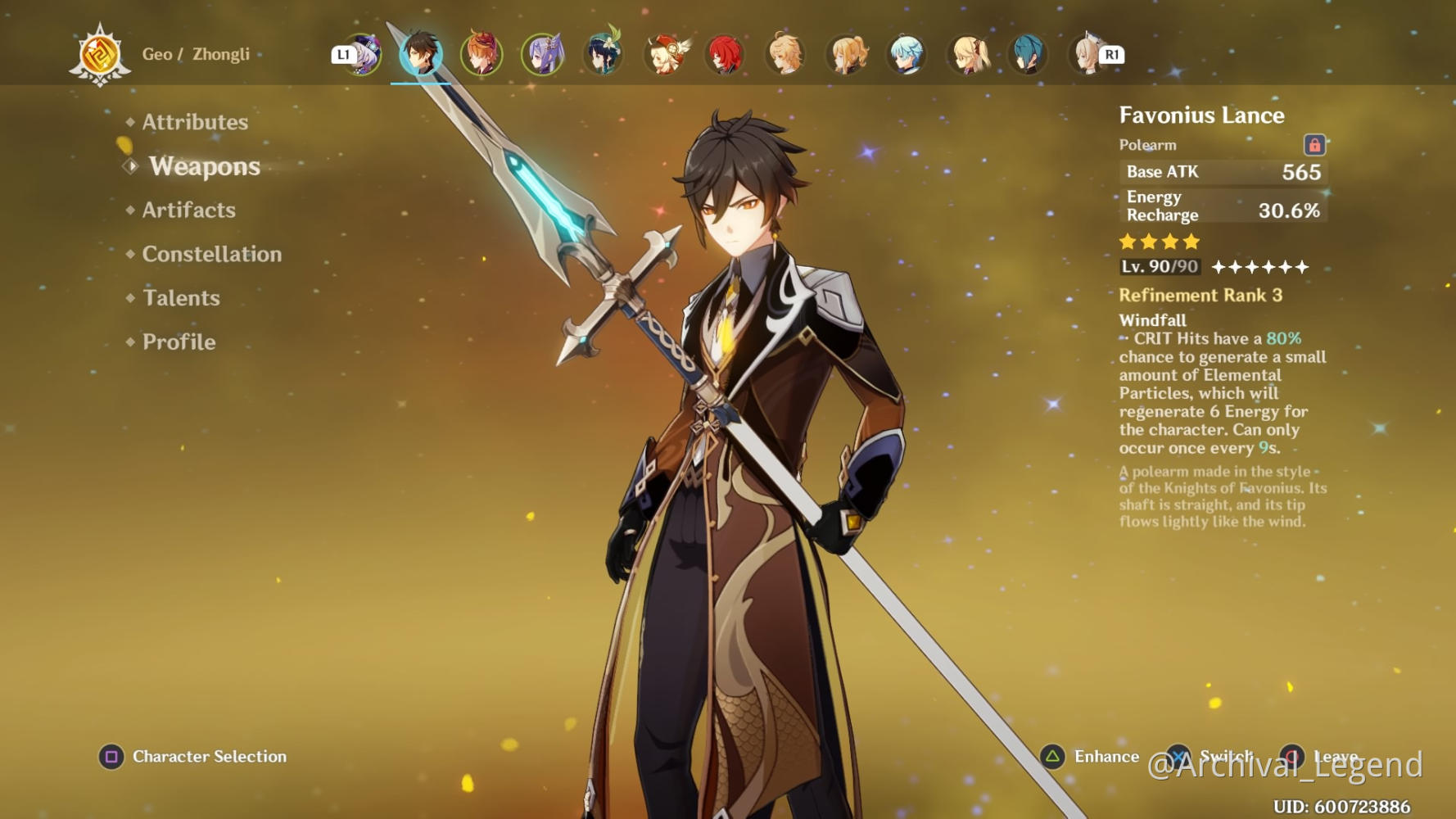Open Tartaglia's character page

click(481, 53)
